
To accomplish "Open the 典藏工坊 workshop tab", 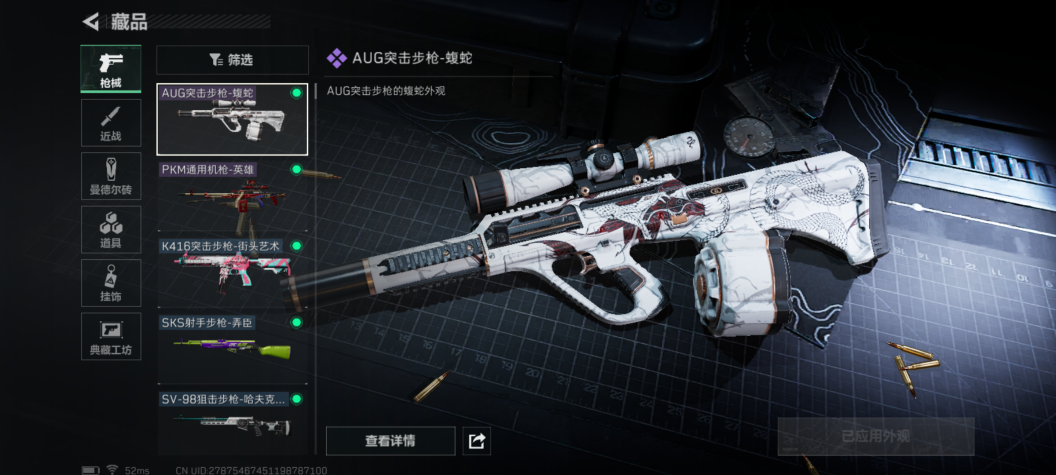I will [x=110, y=337].
